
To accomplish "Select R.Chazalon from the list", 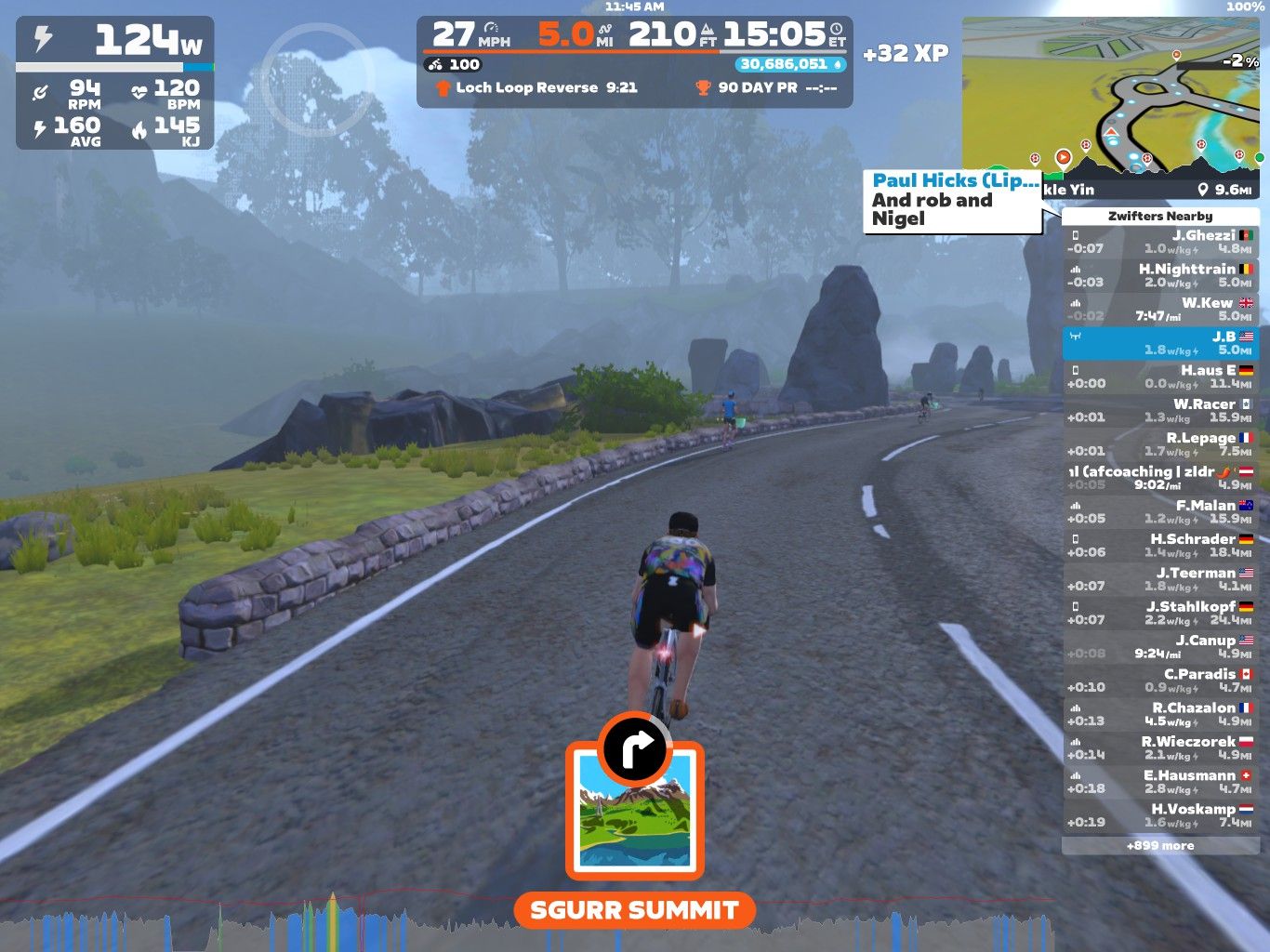I will [x=1160, y=713].
